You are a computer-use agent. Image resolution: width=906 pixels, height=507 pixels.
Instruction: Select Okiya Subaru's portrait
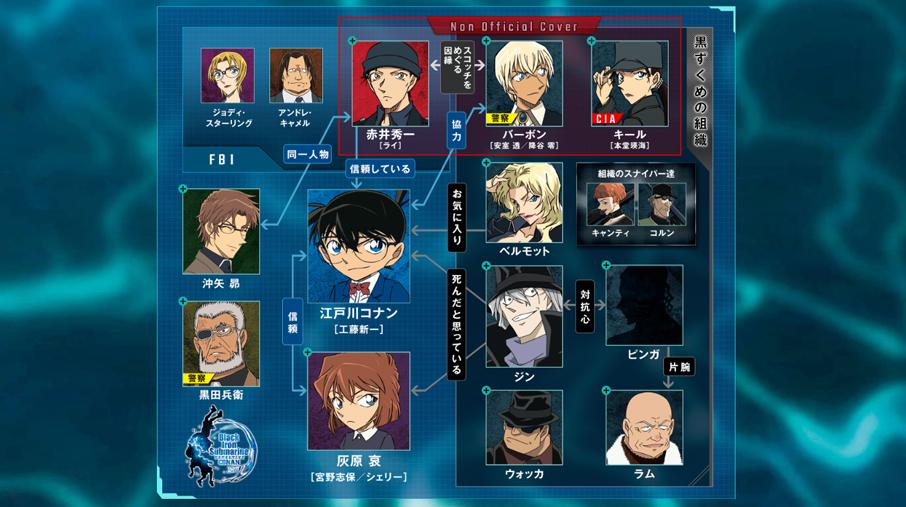(221, 231)
